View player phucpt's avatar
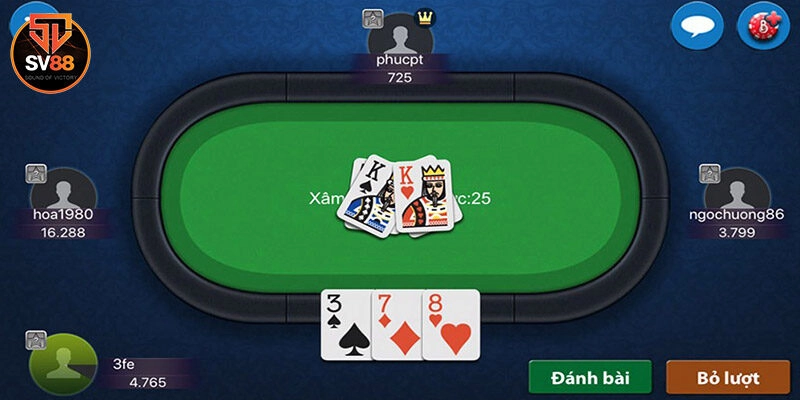The width and height of the screenshot is (800, 400). pyautogui.click(x=400, y=36)
